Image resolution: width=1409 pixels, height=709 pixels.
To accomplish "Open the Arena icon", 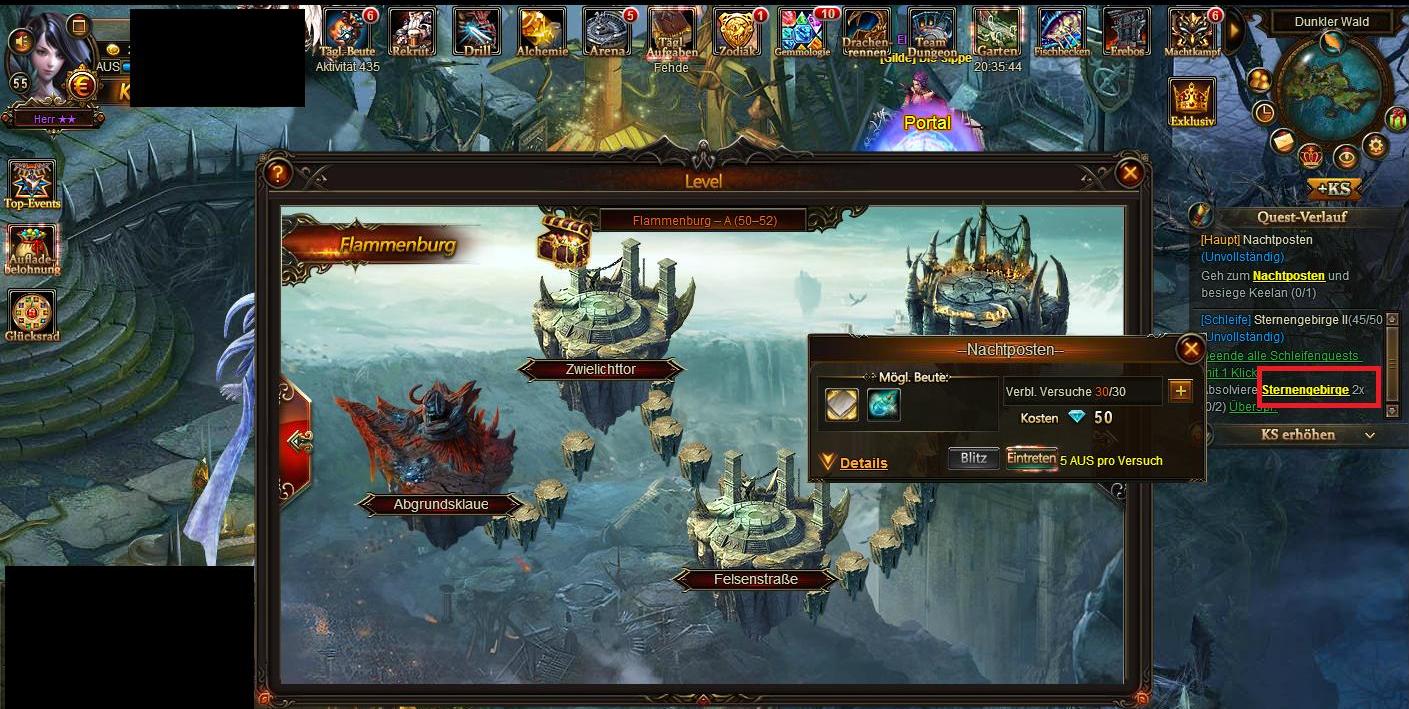I will point(609,33).
